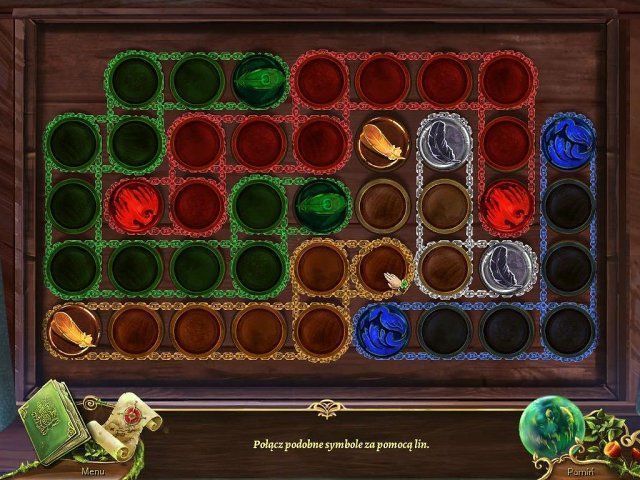
Task: Pick the yellow feather token on the brown chain
Action: click(72, 328)
